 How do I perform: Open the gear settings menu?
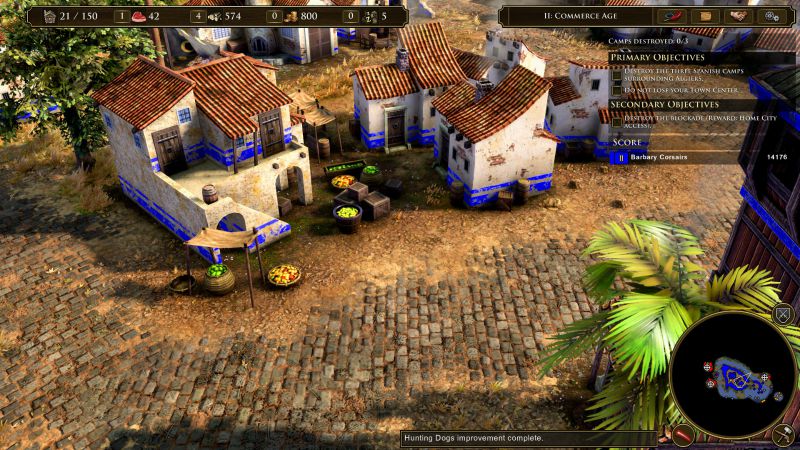[x=771, y=16]
